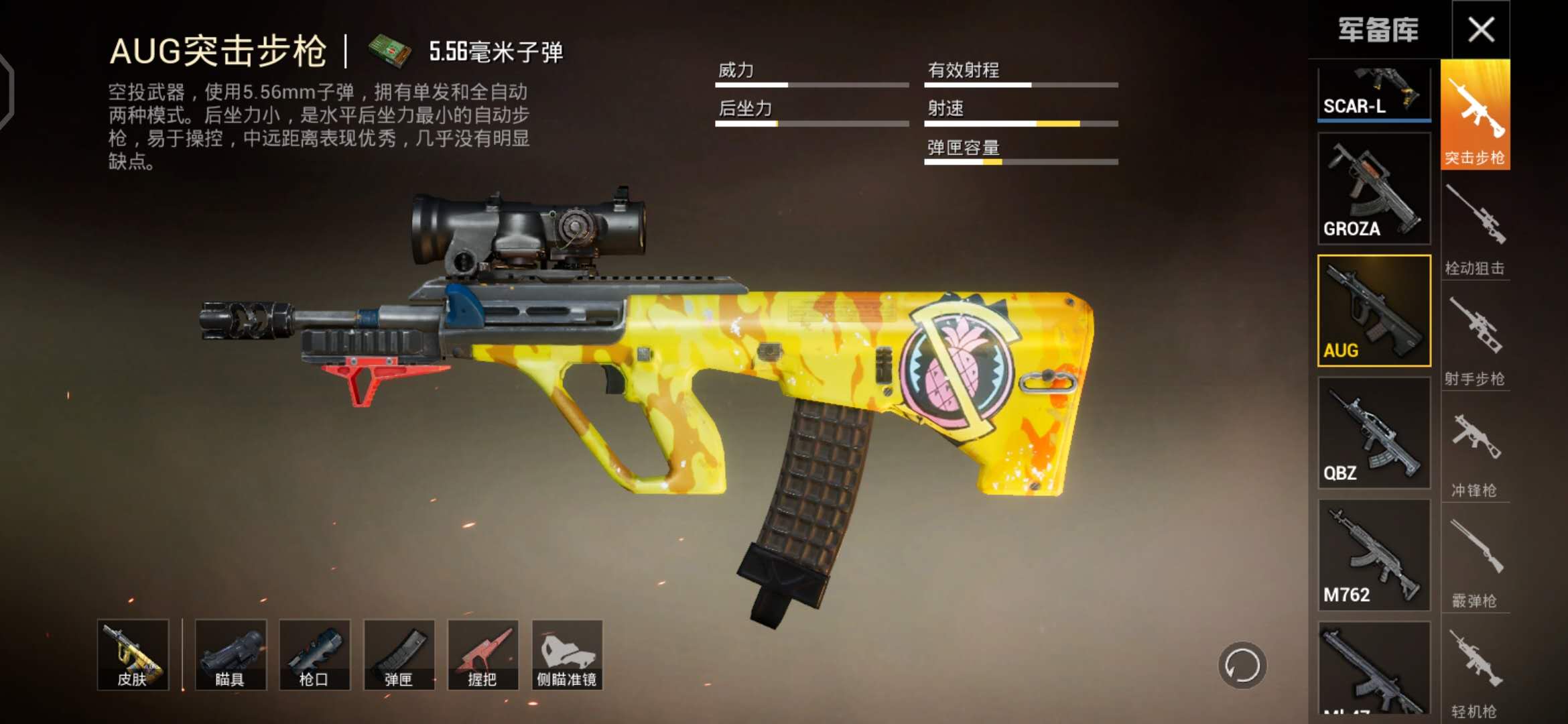The image size is (1568, 724).
Task: Open the 皮肤 skin slot
Action: 133,654
